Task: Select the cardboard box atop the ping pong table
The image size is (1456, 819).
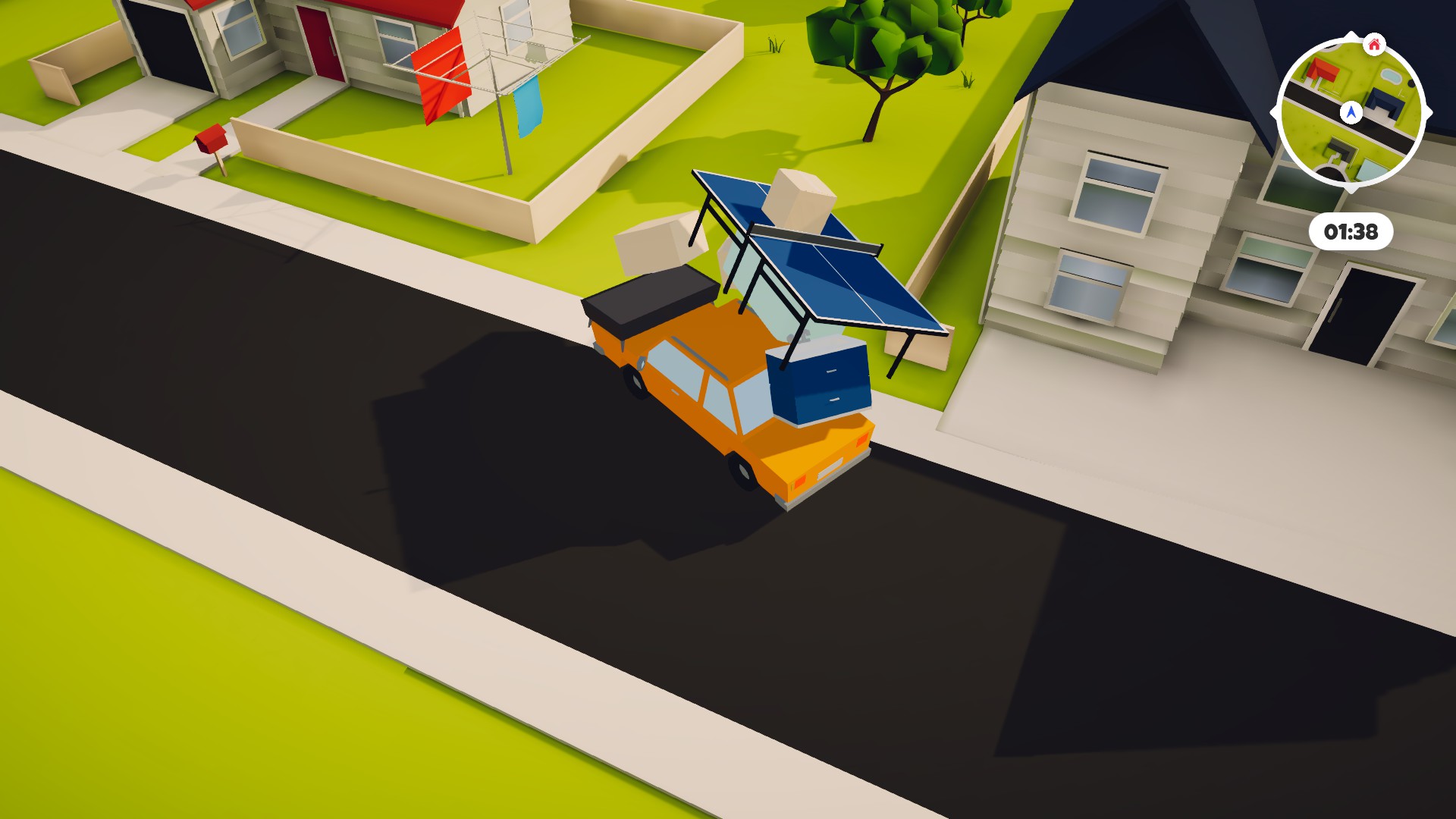Action: click(800, 201)
